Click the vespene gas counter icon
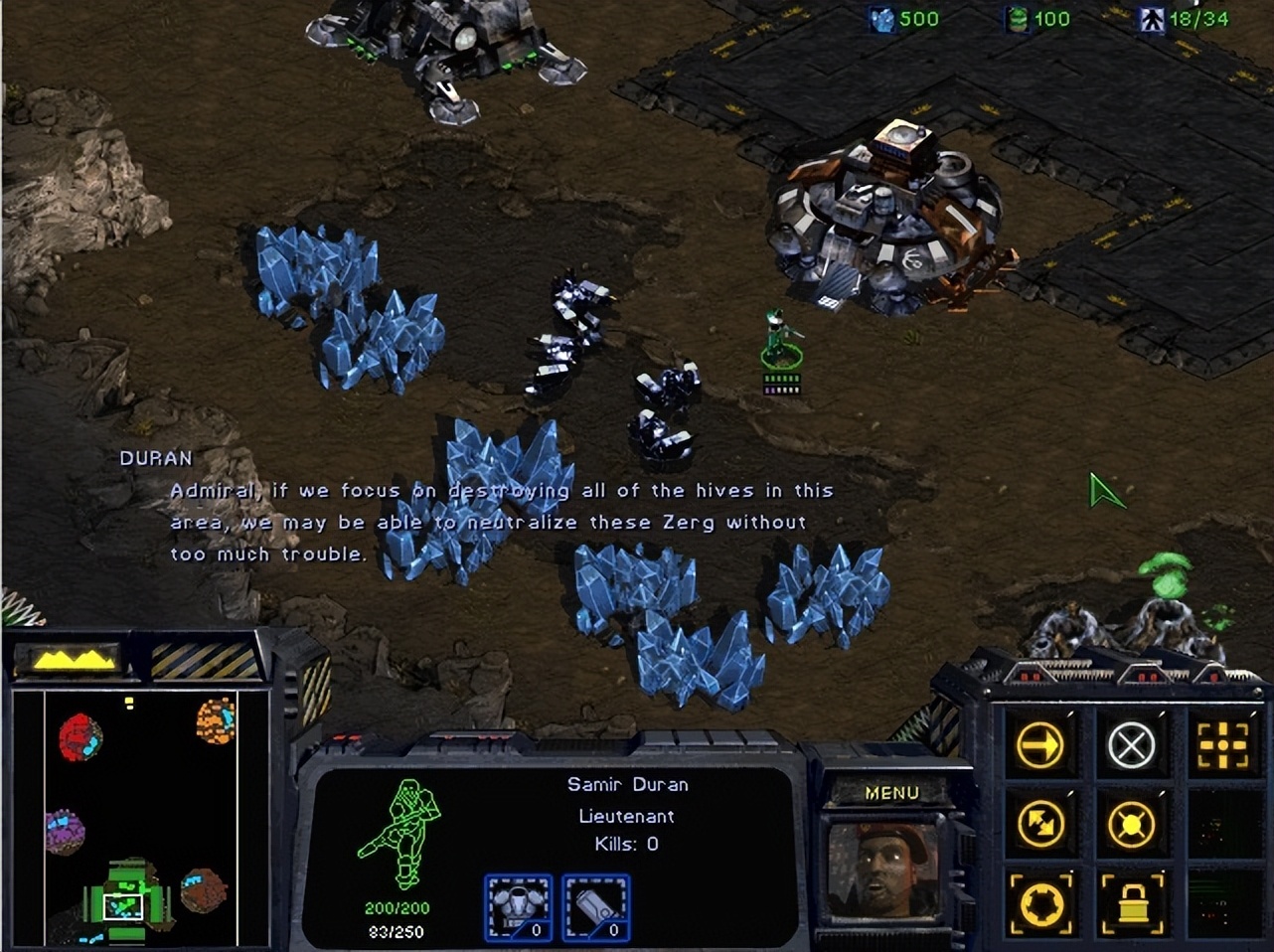The image size is (1274, 952). click(x=1020, y=18)
